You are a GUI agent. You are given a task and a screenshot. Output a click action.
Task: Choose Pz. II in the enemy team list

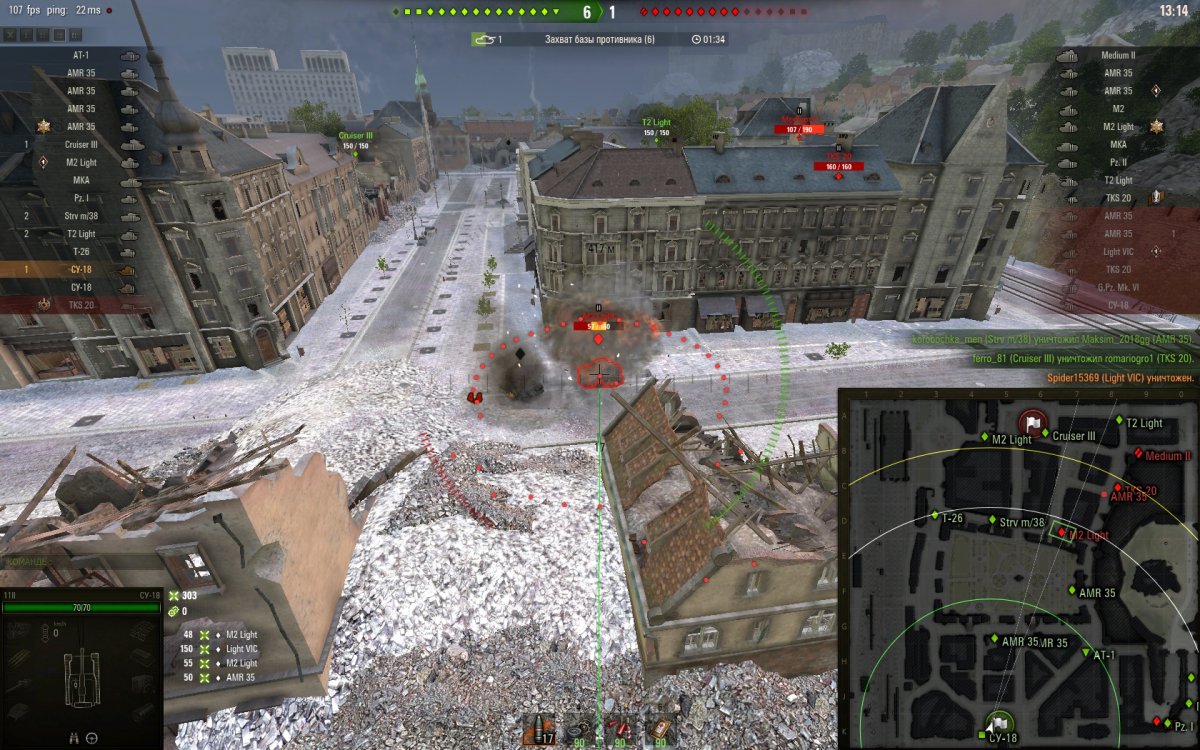1118,162
